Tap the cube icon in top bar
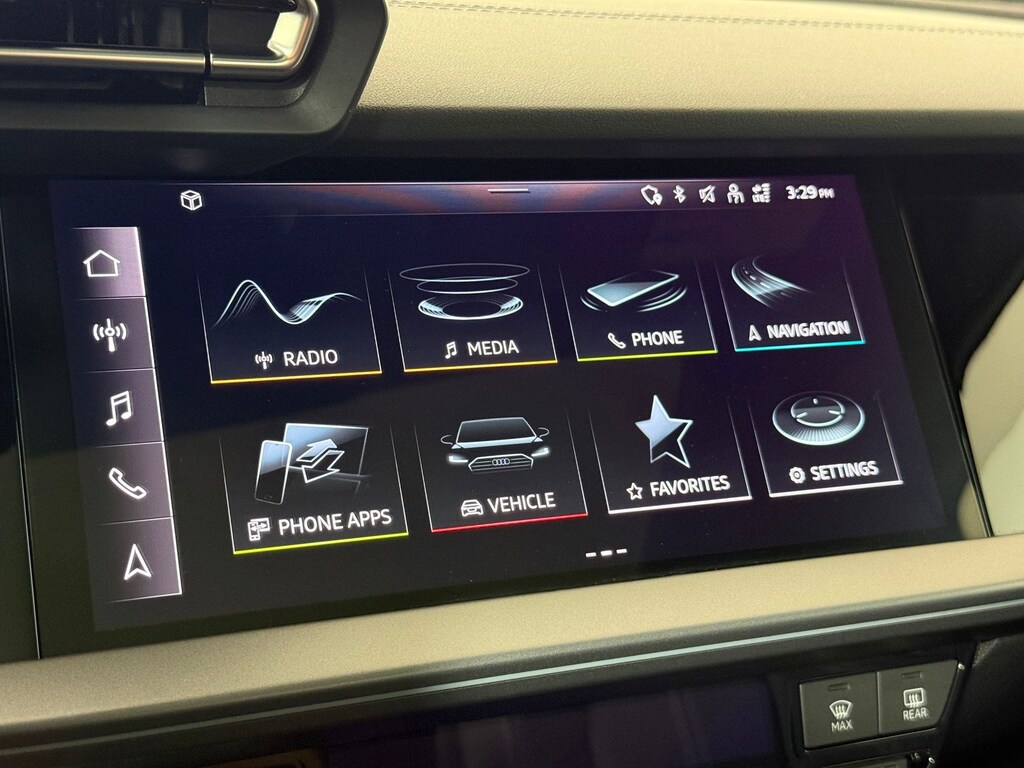The width and height of the screenshot is (1024, 768). tap(191, 200)
